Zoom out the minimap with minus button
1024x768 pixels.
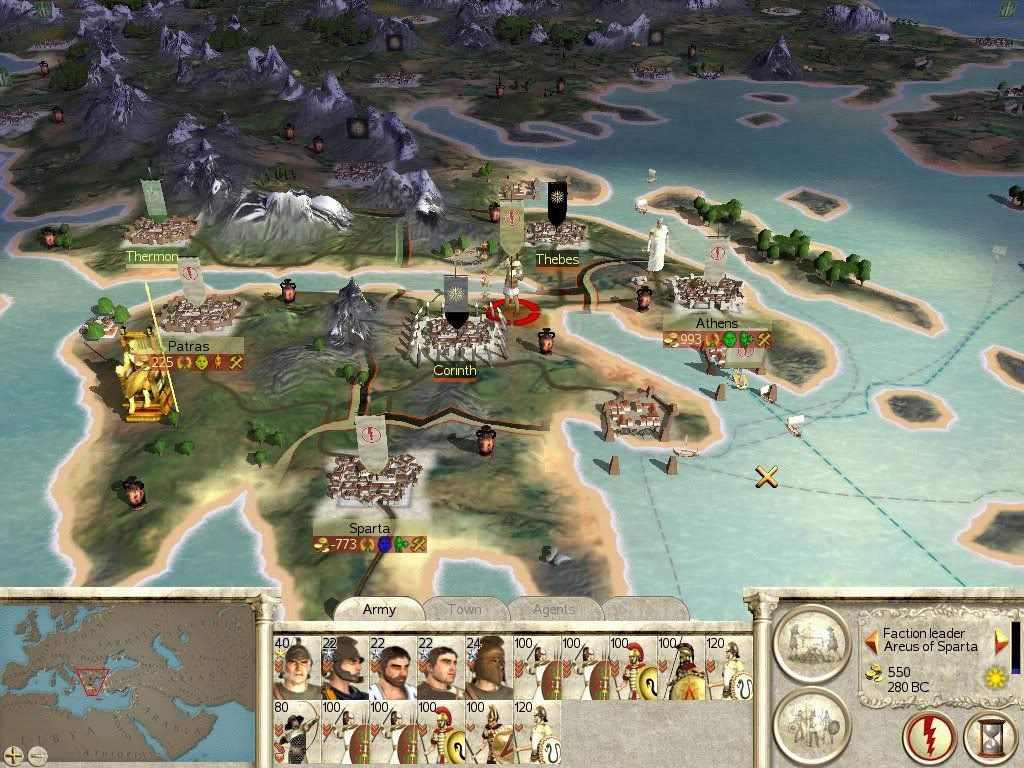click(37, 753)
